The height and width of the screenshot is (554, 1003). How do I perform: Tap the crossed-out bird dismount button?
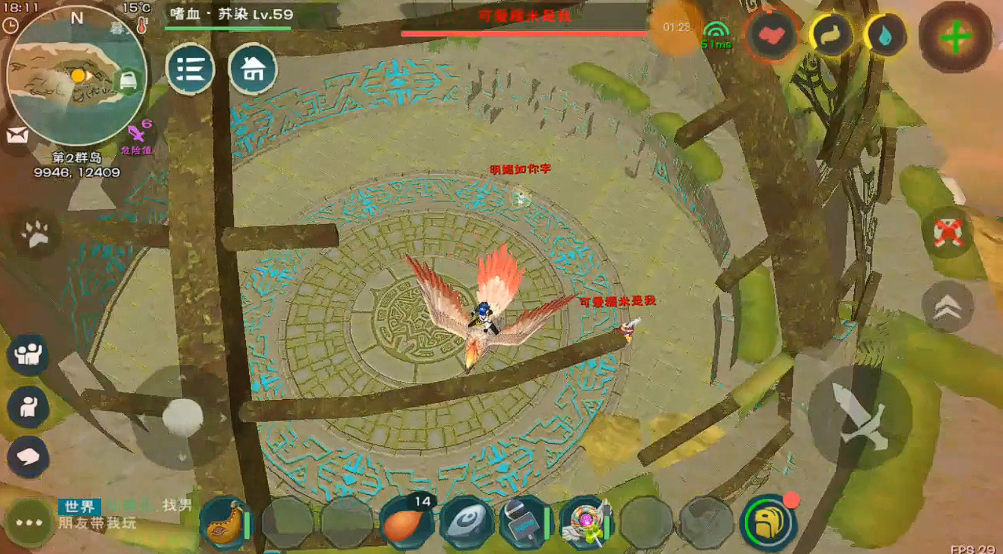(x=947, y=231)
